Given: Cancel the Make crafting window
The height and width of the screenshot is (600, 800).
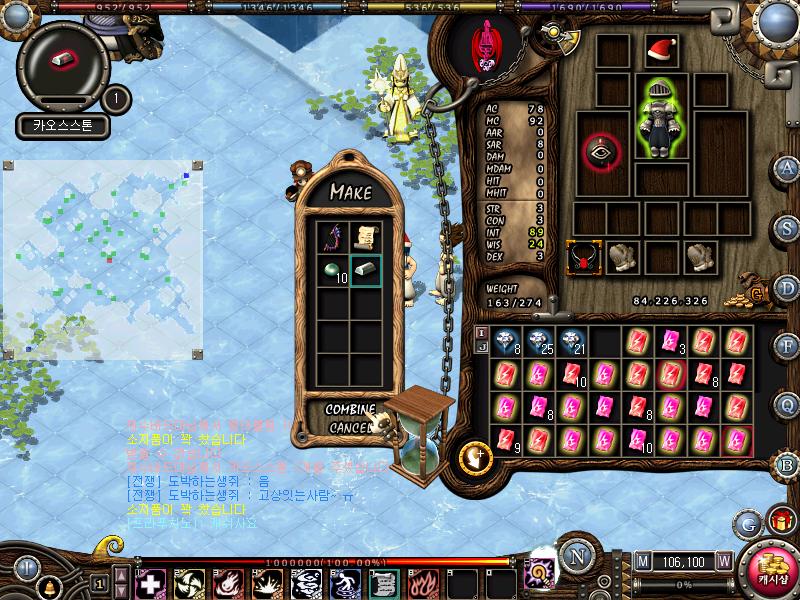Looking at the screenshot, I should click(x=348, y=427).
